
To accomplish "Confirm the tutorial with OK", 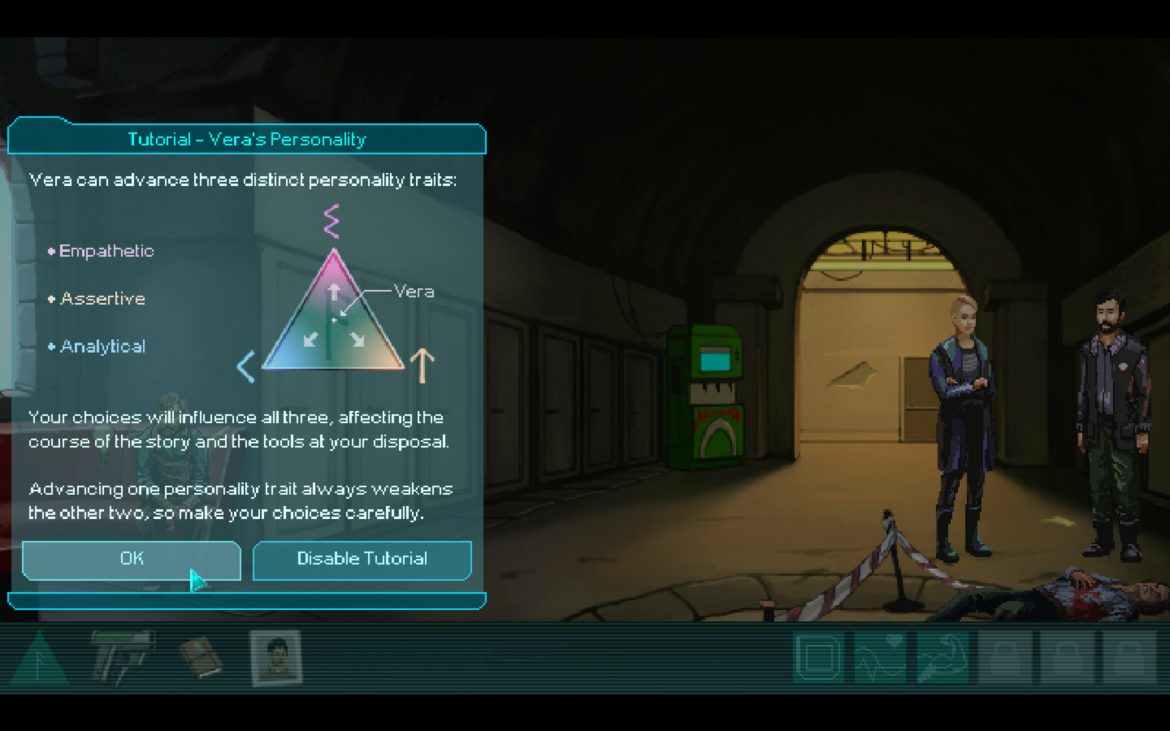I will pyautogui.click(x=131, y=560).
